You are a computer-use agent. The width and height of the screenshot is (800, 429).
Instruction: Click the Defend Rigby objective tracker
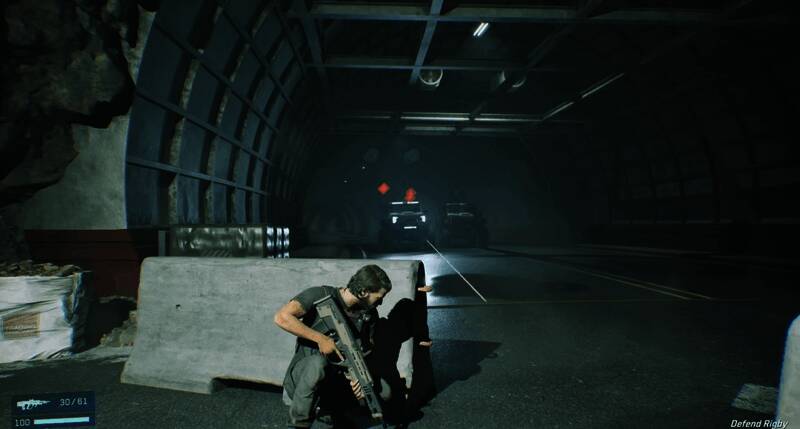[758, 423]
